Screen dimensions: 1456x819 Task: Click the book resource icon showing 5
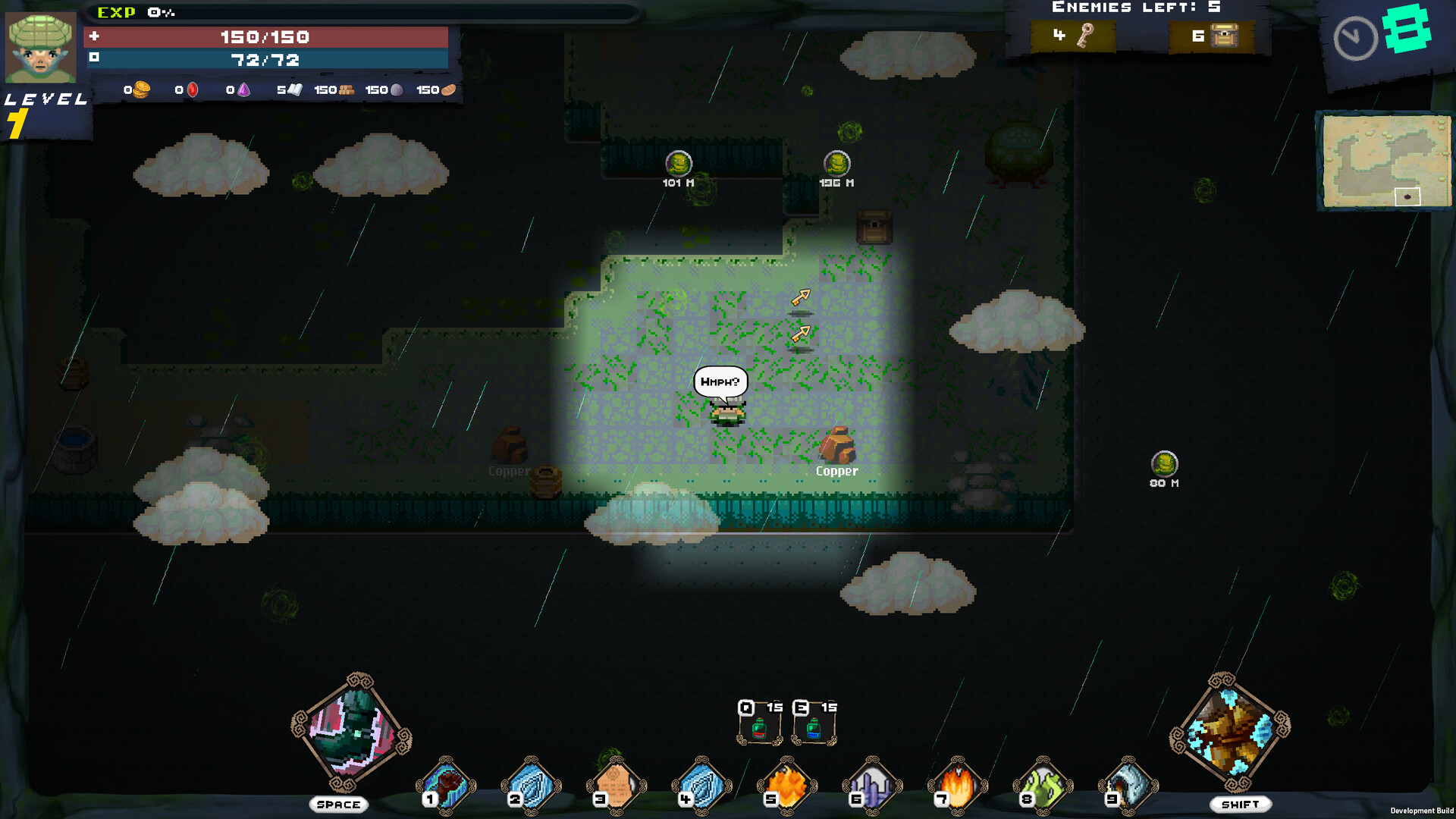pyautogui.click(x=296, y=89)
